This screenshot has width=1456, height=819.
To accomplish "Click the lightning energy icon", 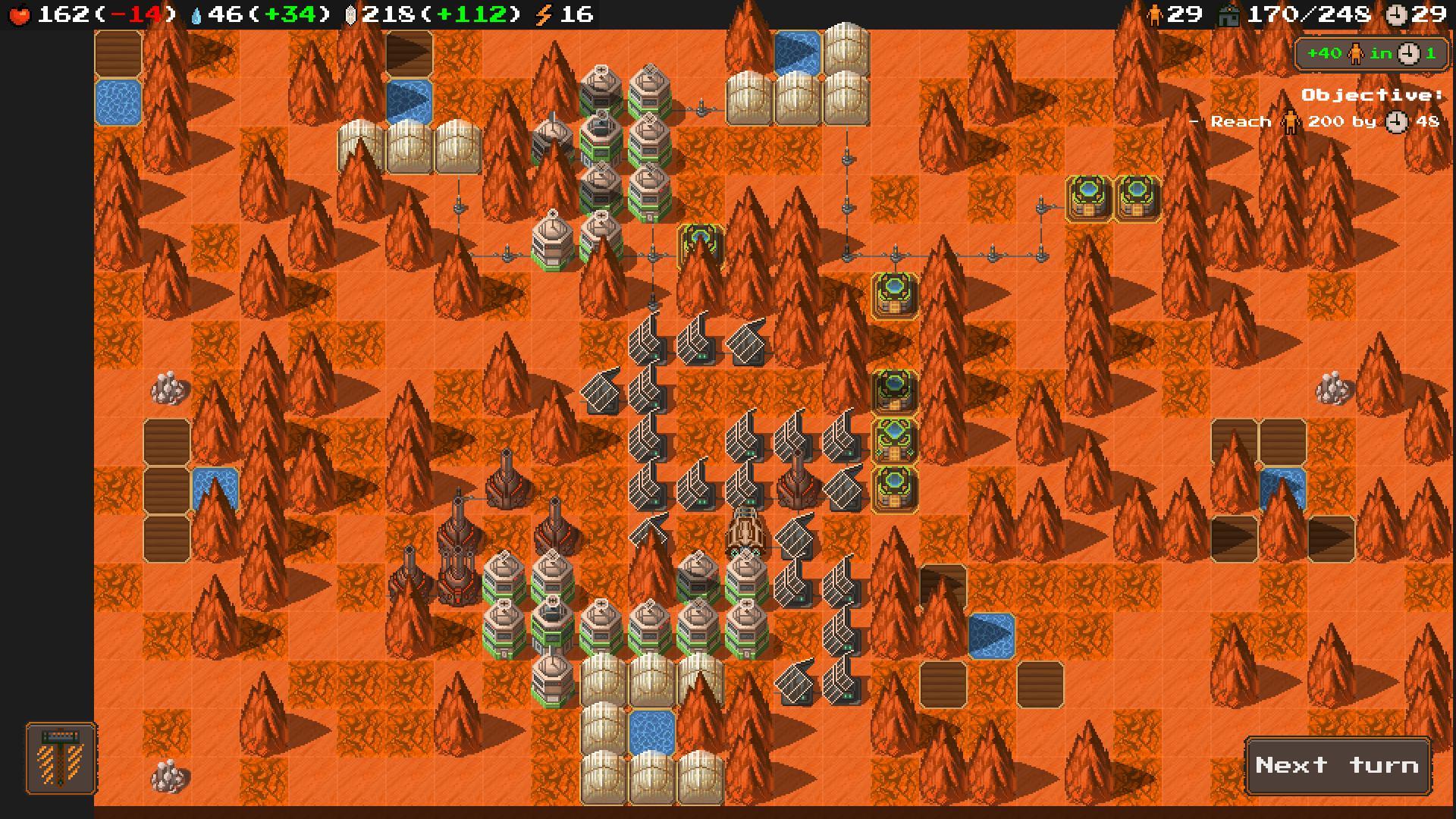I will point(543,13).
